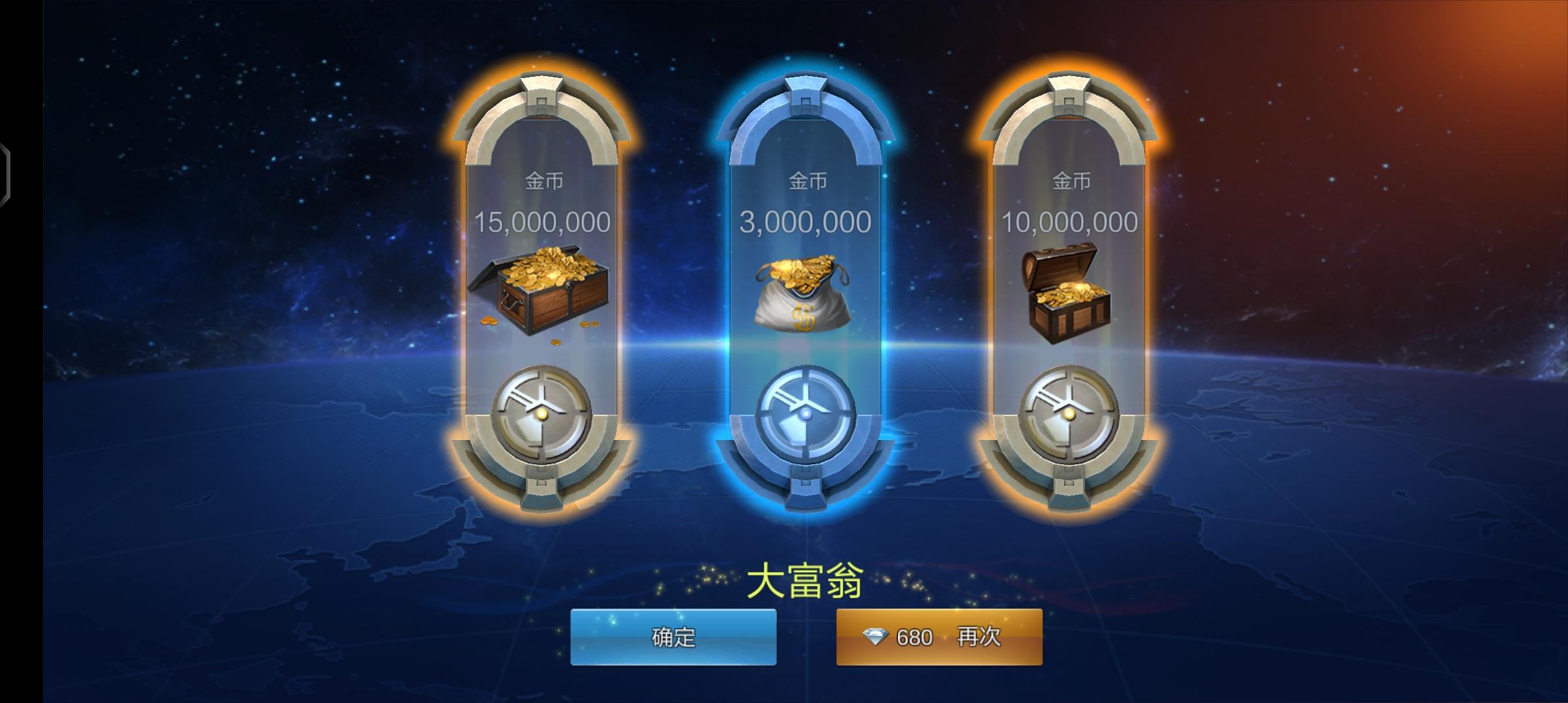This screenshot has height=703, width=1568.
Task: Click the 15,000,000 gold amount text
Action: pos(542,223)
